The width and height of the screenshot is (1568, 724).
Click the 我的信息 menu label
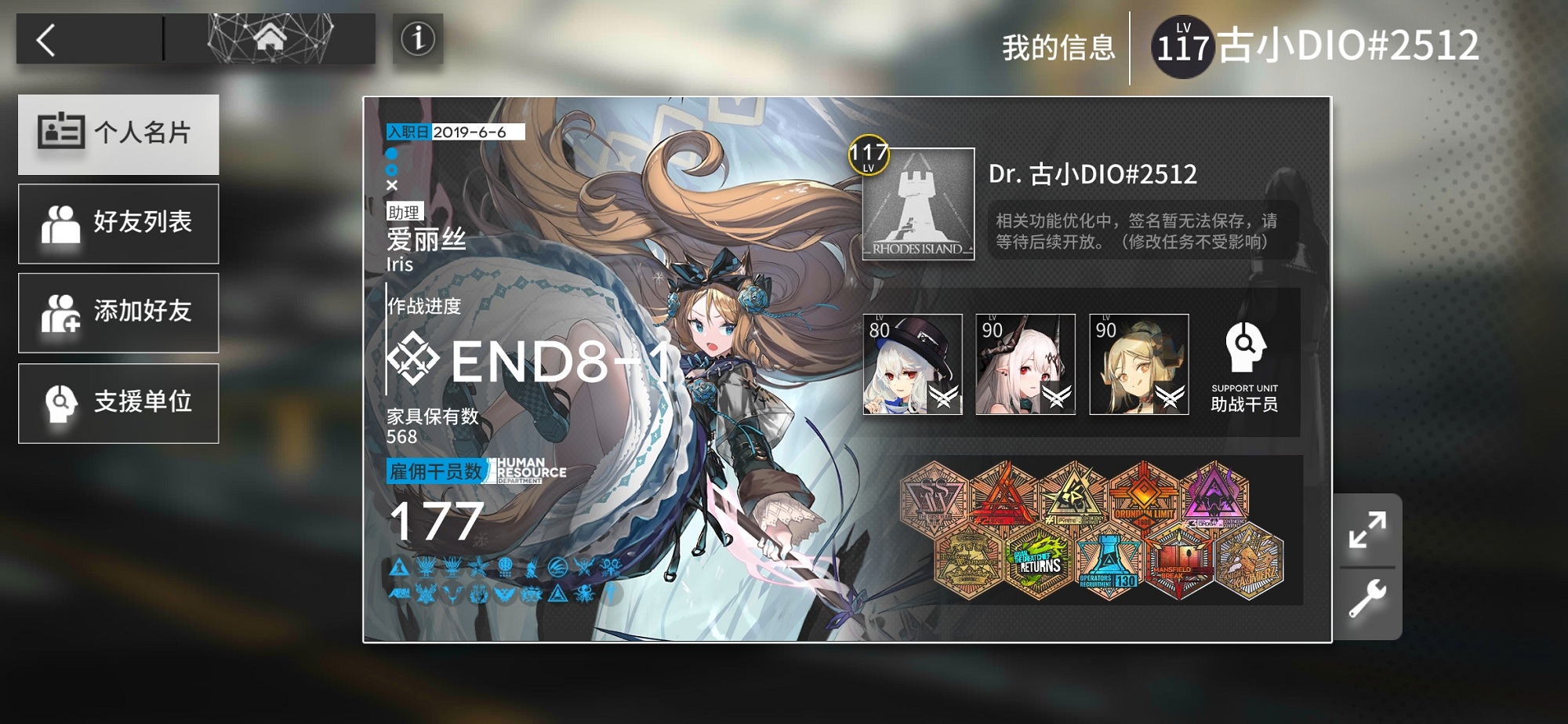point(1058,45)
